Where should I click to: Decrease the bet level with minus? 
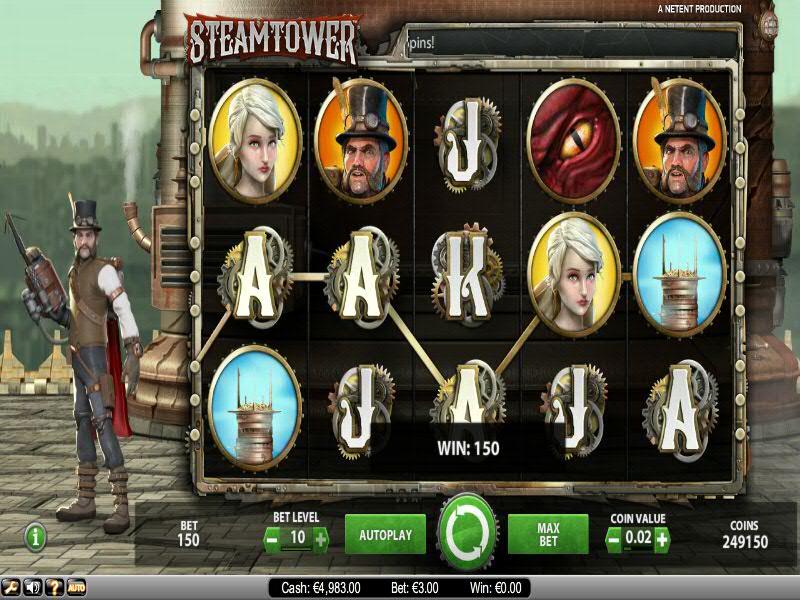pos(271,540)
